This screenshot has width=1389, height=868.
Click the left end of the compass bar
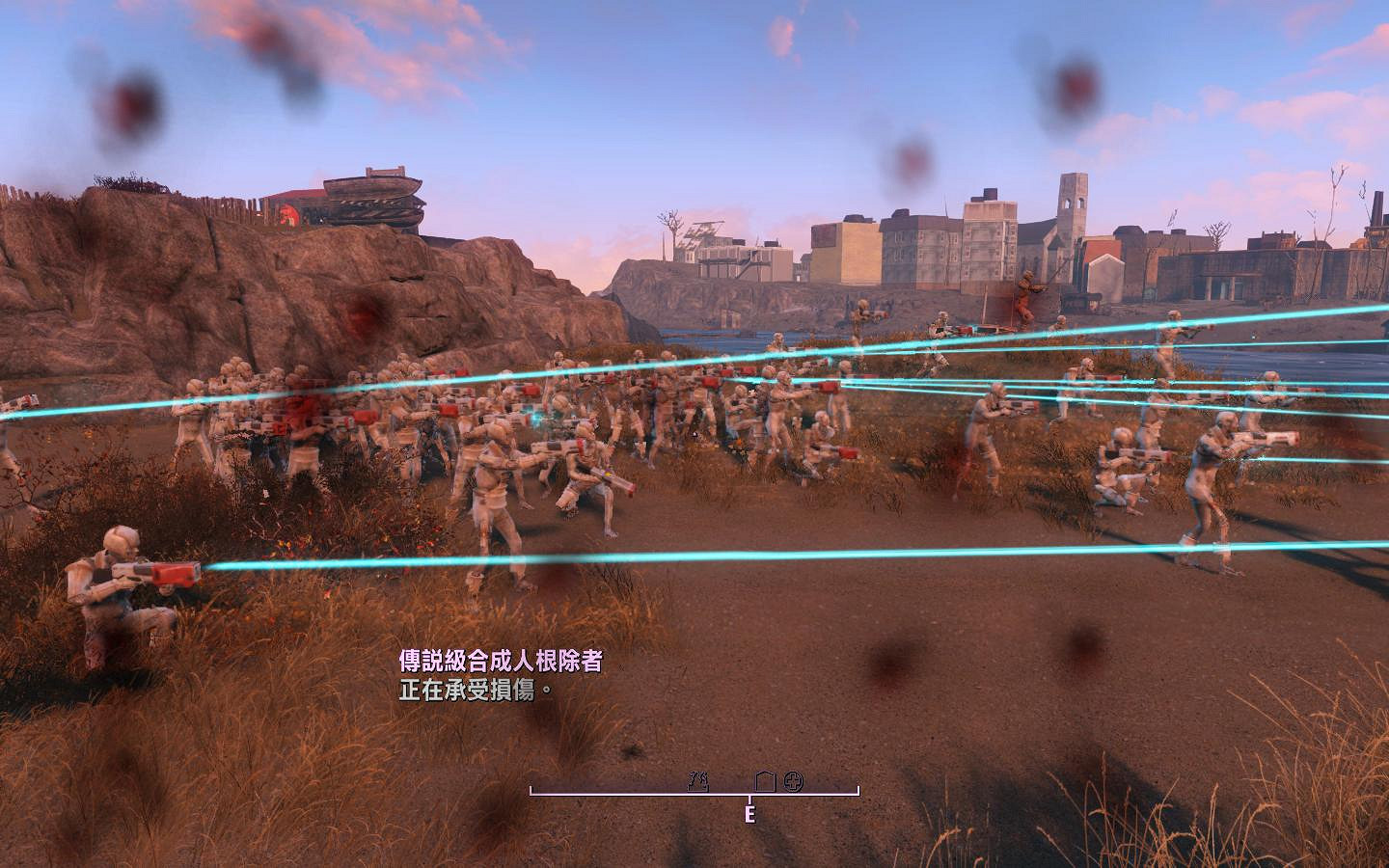point(531,791)
